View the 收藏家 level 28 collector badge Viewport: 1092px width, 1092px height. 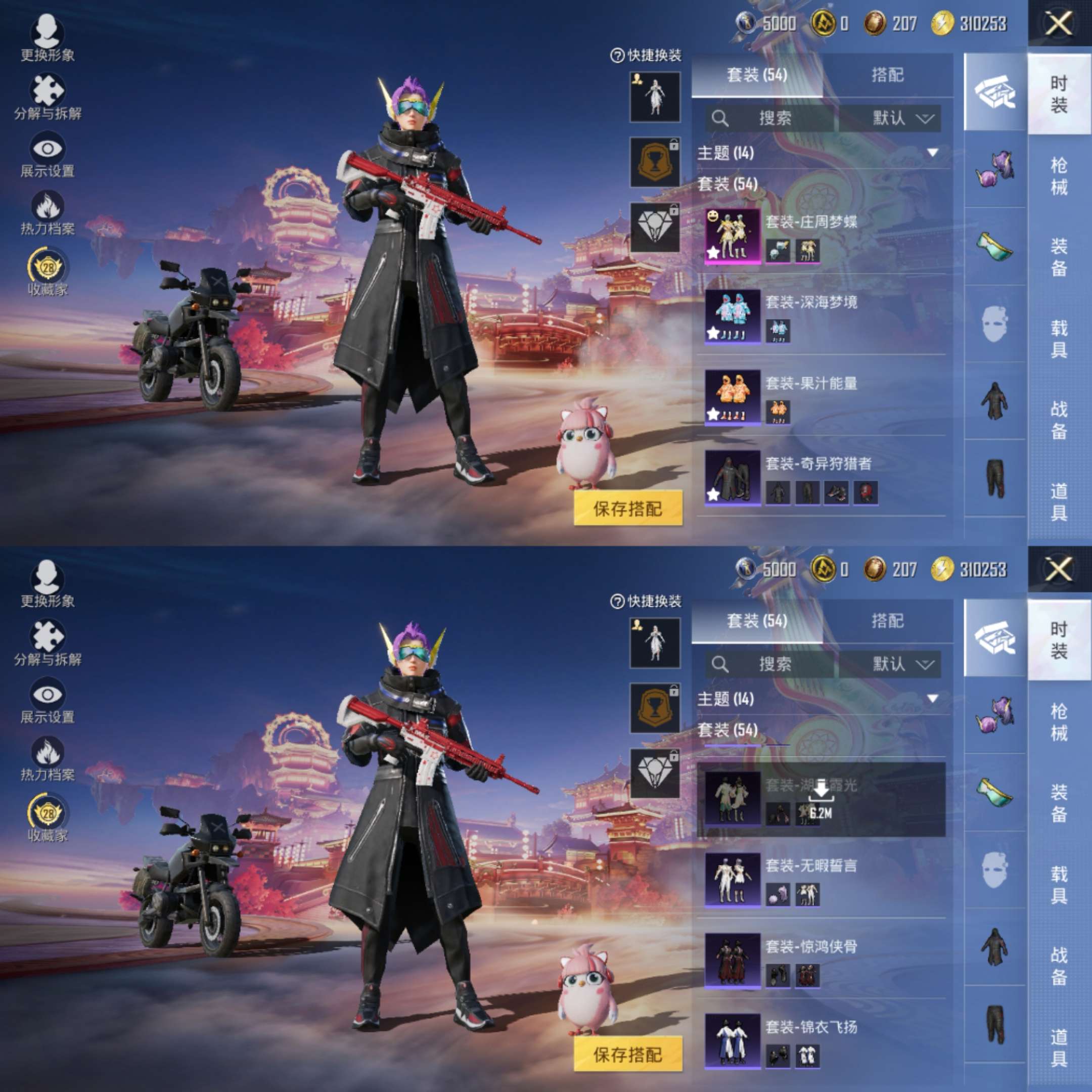(48, 264)
